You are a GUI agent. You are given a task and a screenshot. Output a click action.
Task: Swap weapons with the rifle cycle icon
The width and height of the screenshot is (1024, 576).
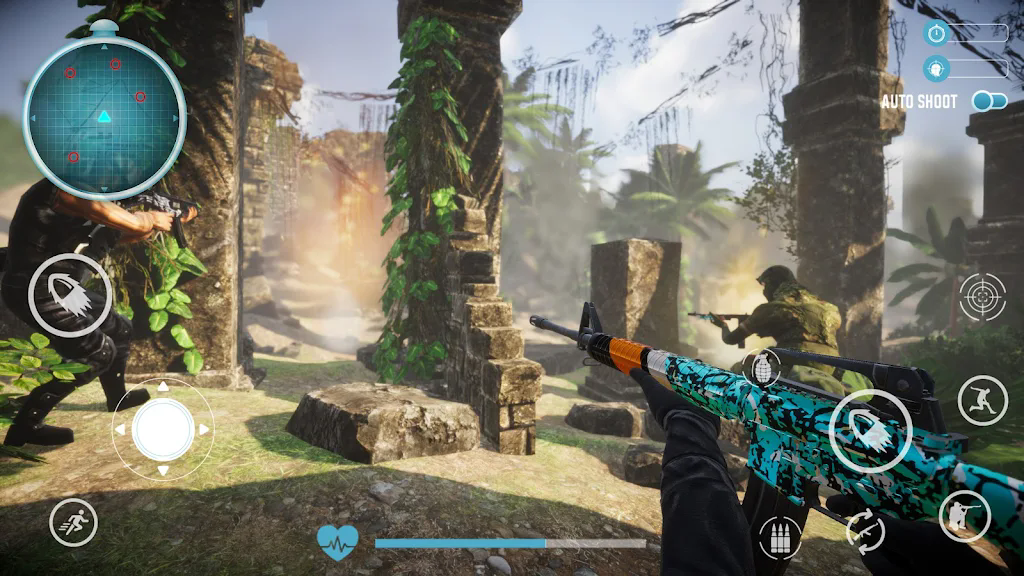pyautogui.click(x=866, y=529)
